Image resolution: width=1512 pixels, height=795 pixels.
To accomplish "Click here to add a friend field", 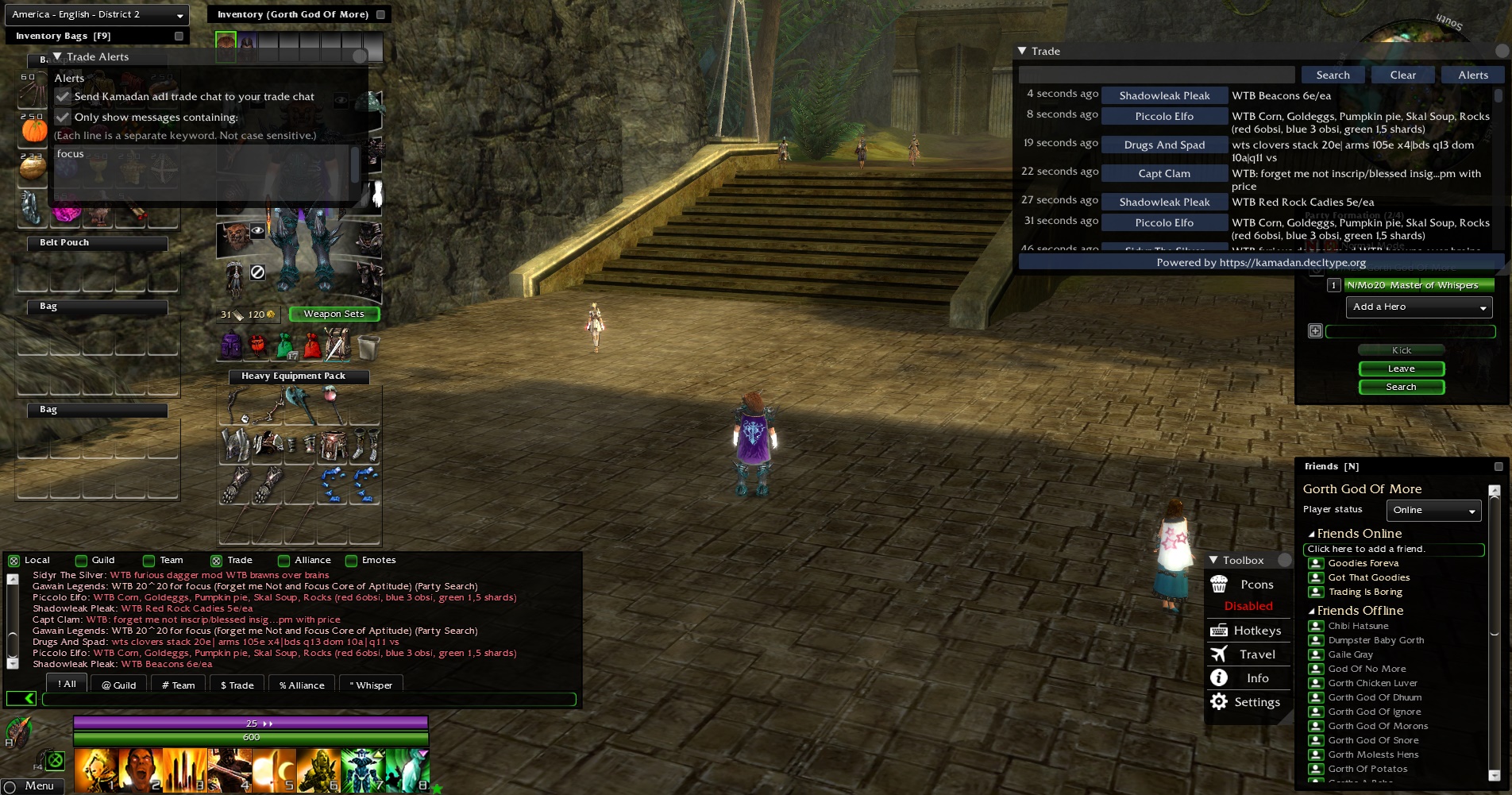I will 1393,549.
